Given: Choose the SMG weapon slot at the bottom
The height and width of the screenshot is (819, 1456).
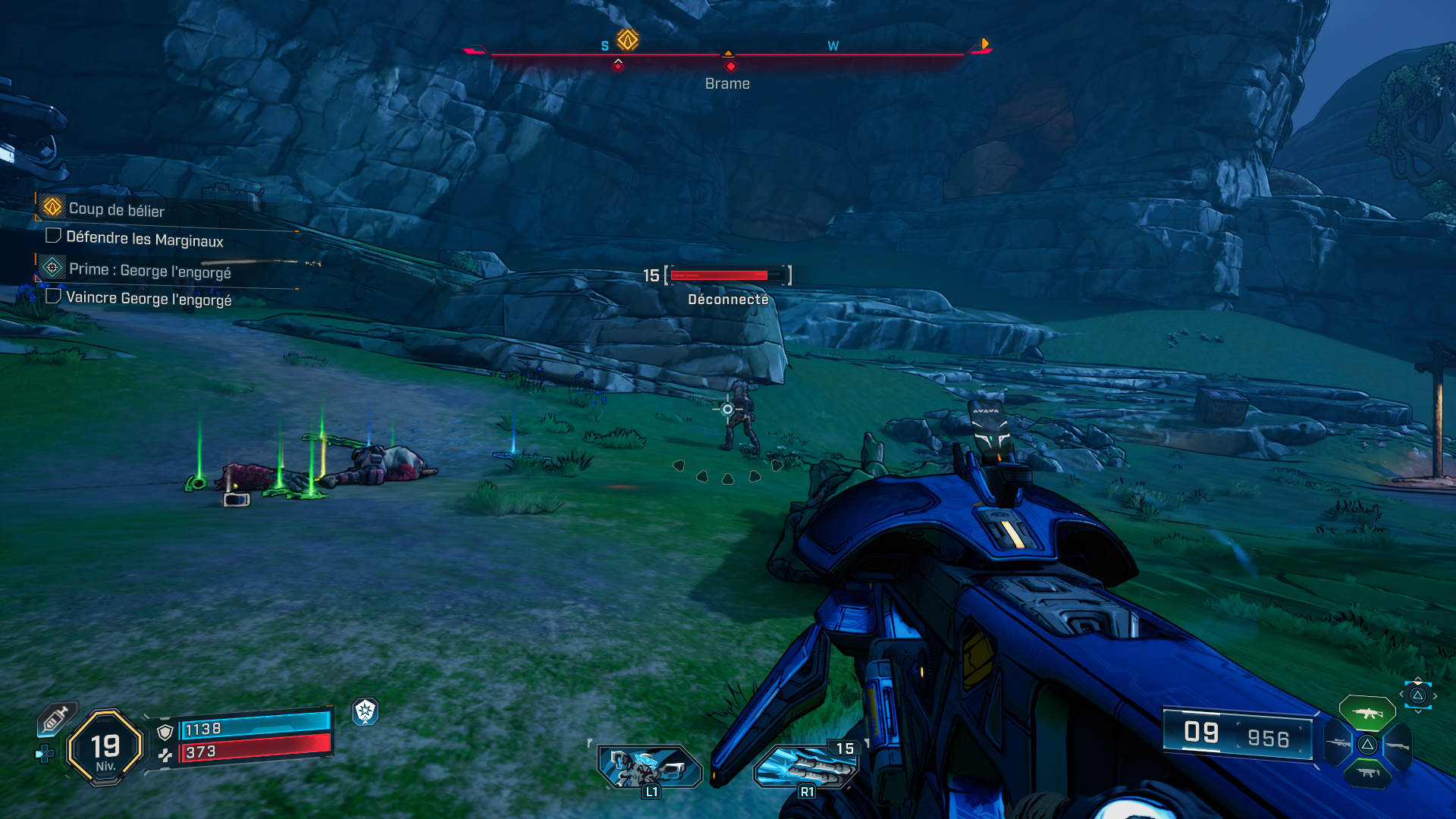Looking at the screenshot, I should coord(1367,773).
